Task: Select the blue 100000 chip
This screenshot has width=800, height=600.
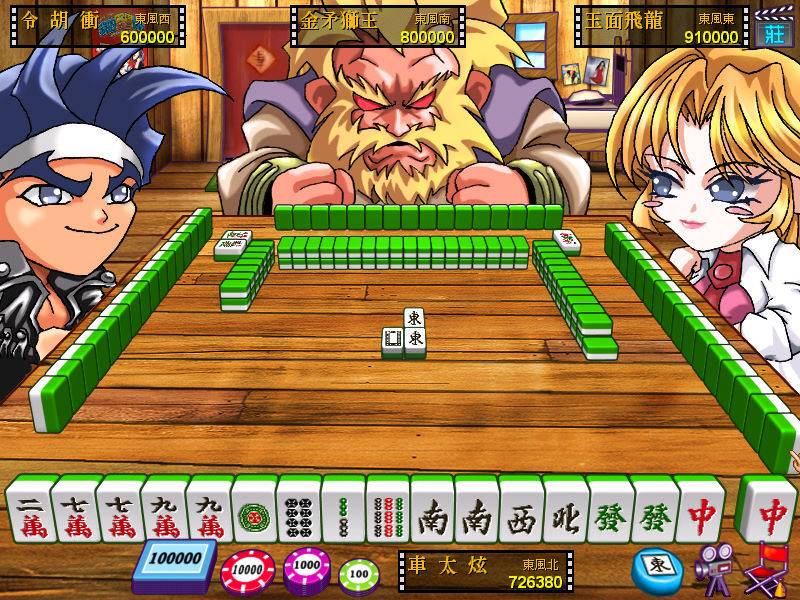Action: [x=174, y=565]
